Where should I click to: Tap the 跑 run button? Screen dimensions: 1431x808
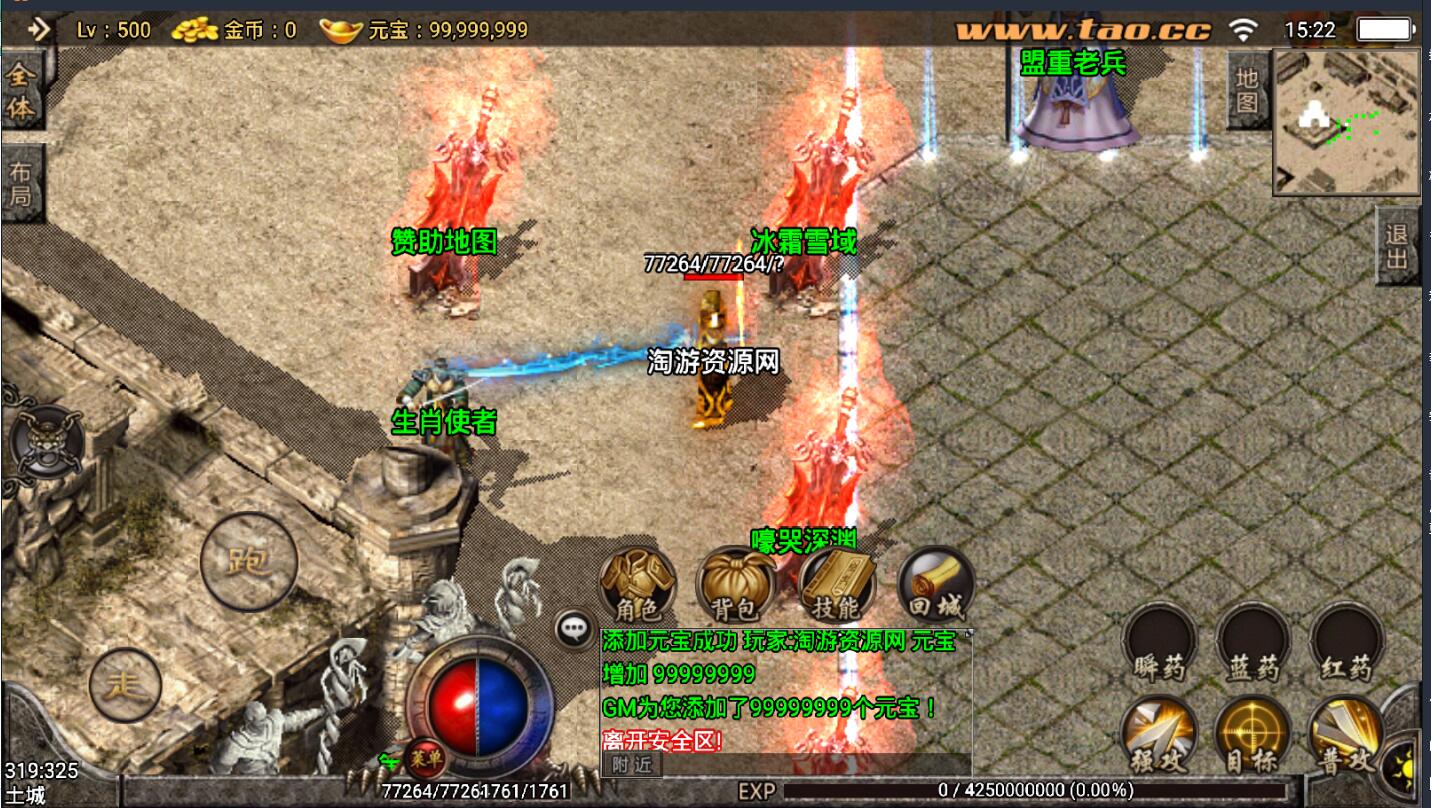[x=249, y=561]
